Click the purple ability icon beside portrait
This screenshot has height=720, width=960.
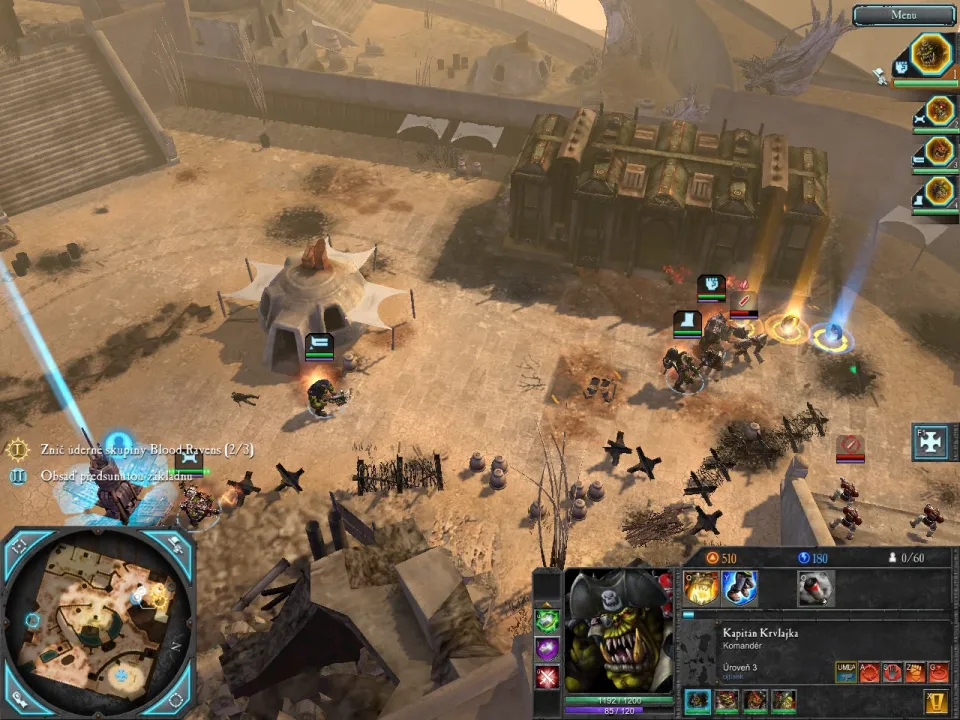(547, 649)
